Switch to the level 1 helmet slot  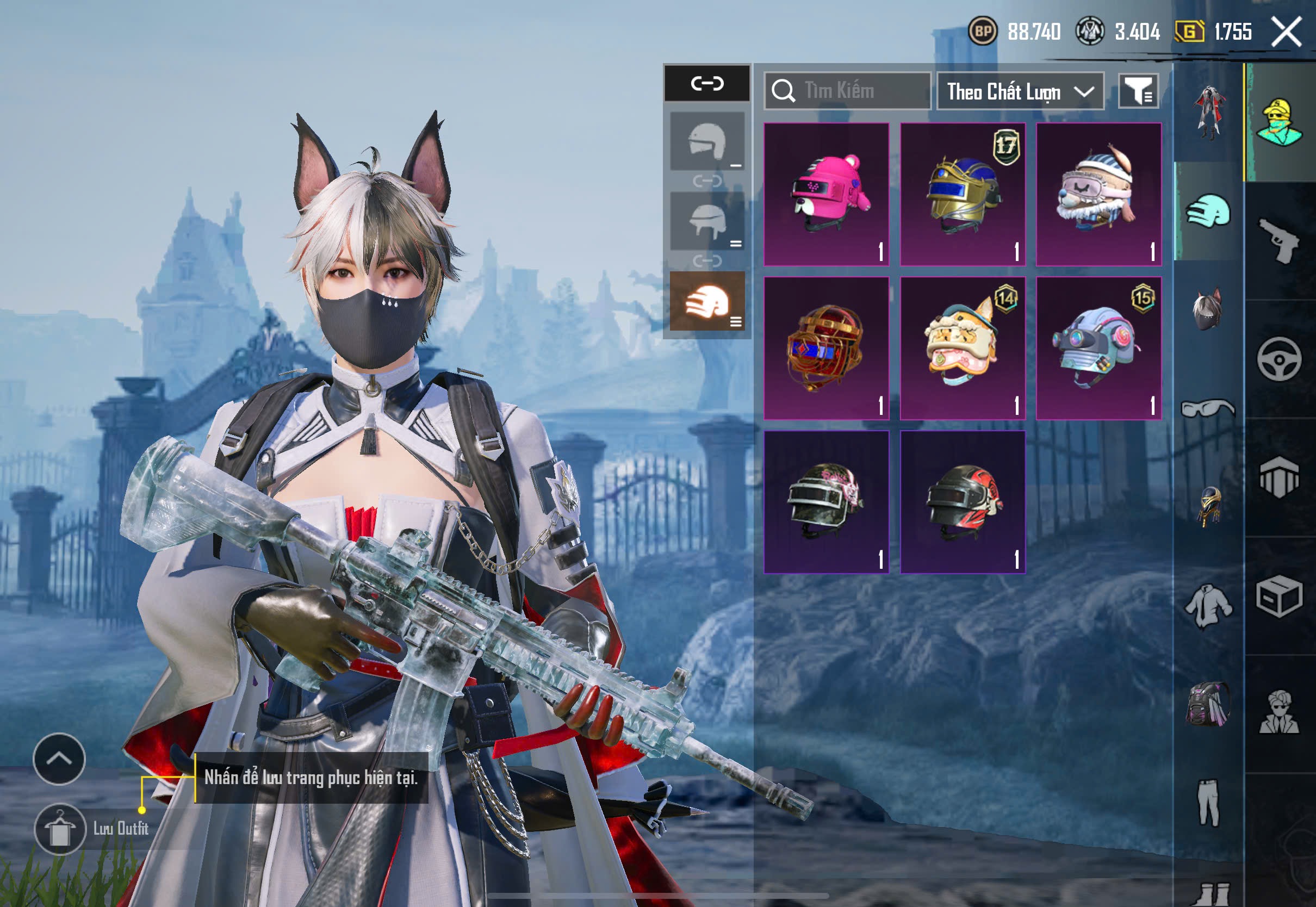click(707, 141)
